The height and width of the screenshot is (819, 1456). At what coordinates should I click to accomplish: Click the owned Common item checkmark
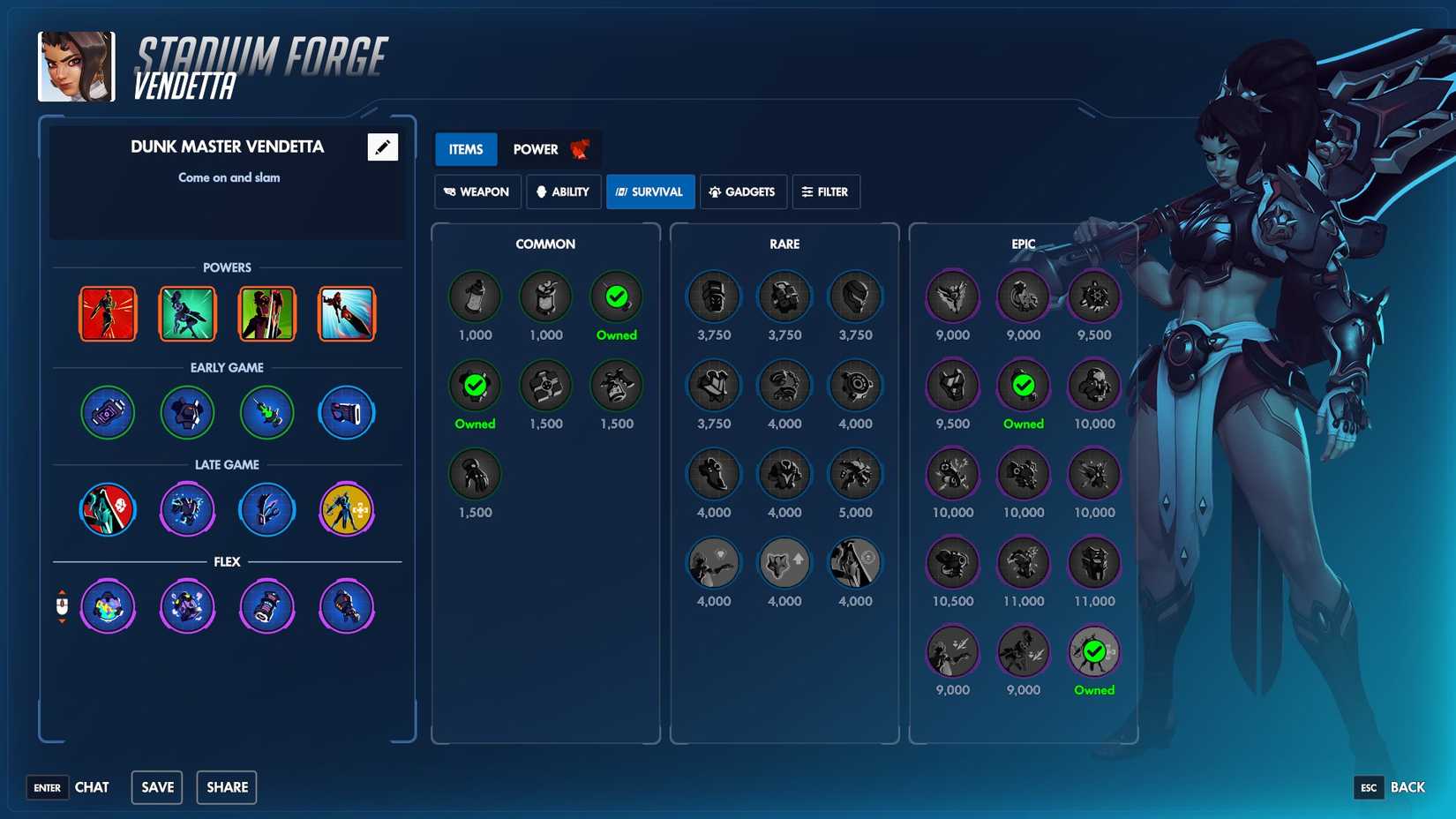click(x=475, y=386)
